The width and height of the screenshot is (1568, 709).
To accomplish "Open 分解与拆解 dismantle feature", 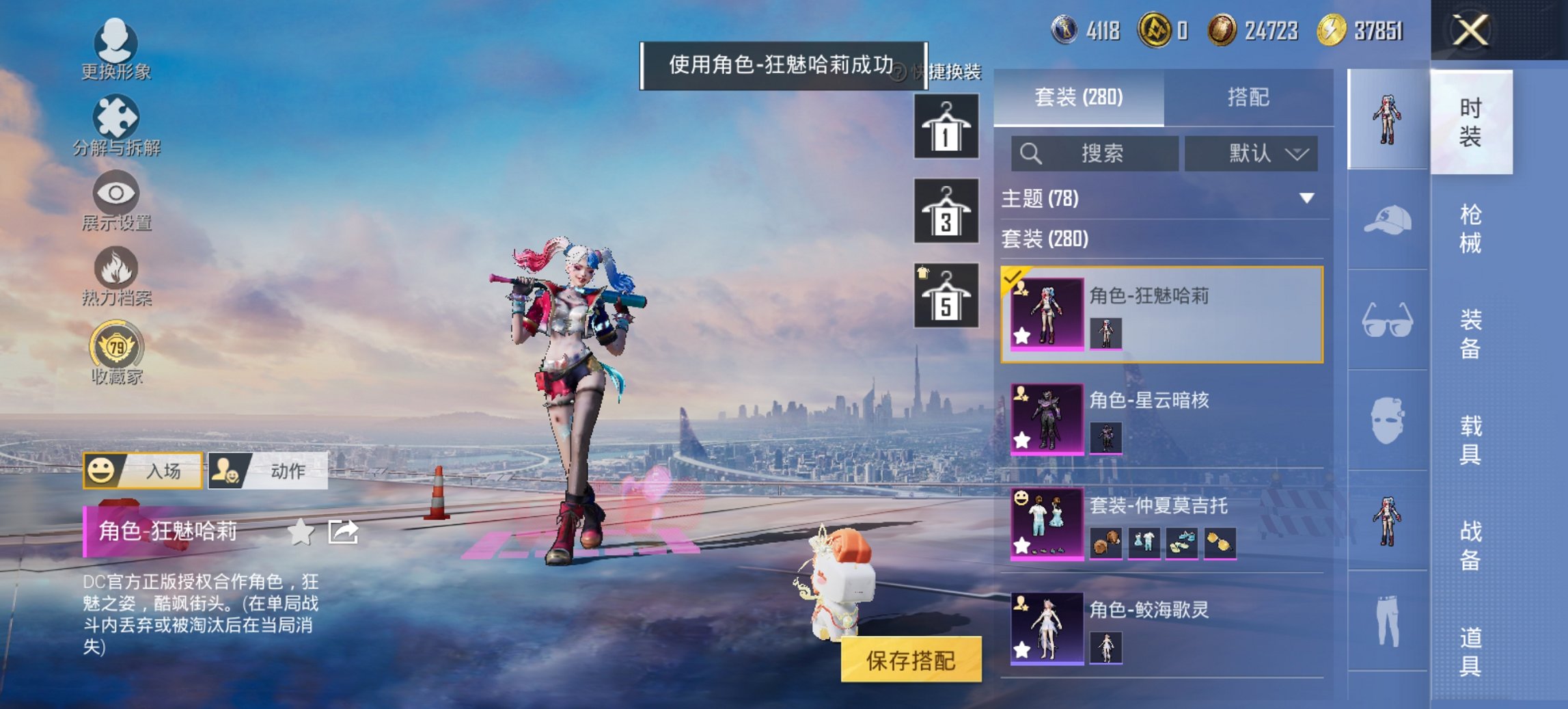I will click(x=116, y=126).
